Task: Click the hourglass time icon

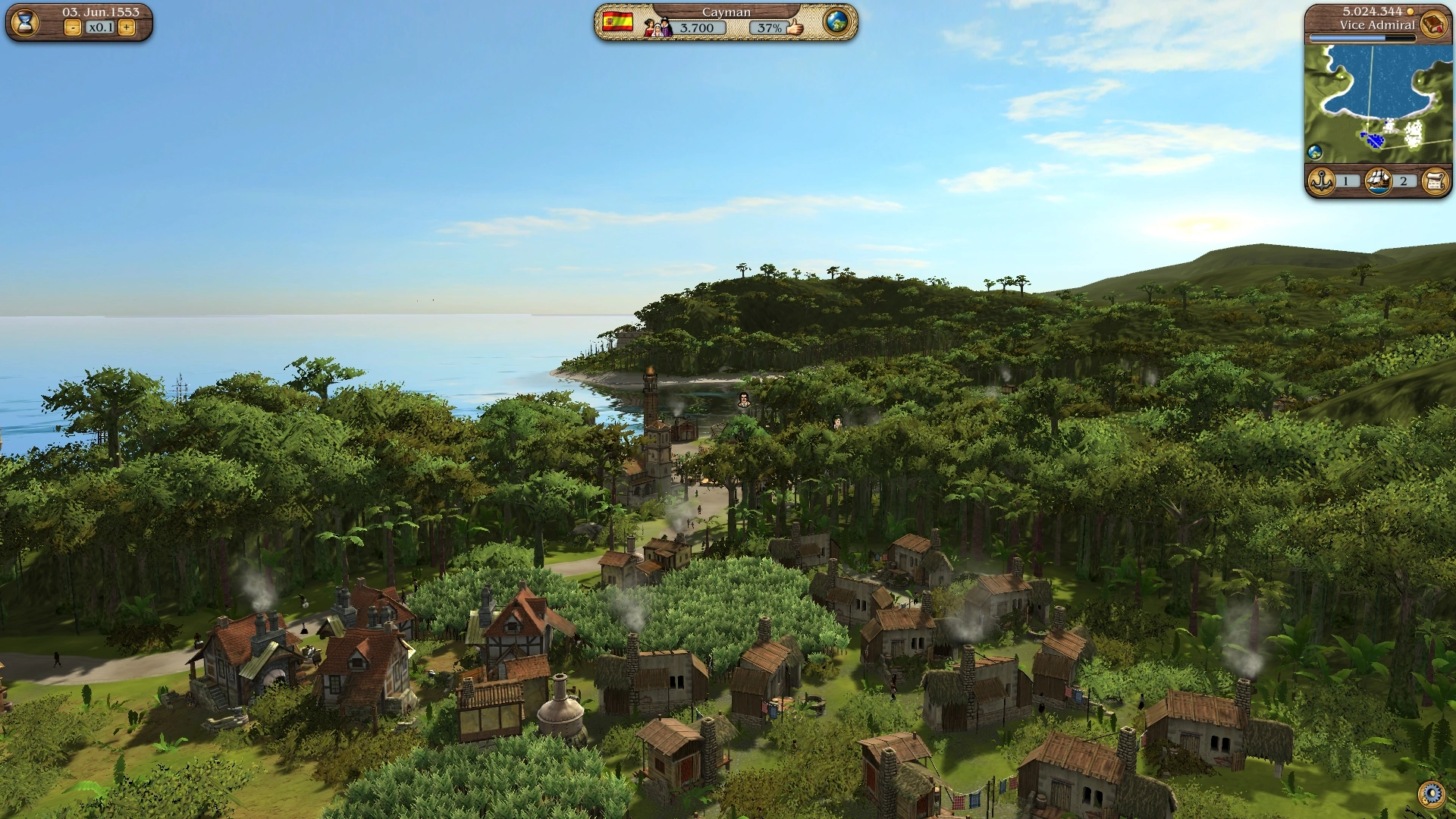Action: pyautogui.click(x=25, y=22)
